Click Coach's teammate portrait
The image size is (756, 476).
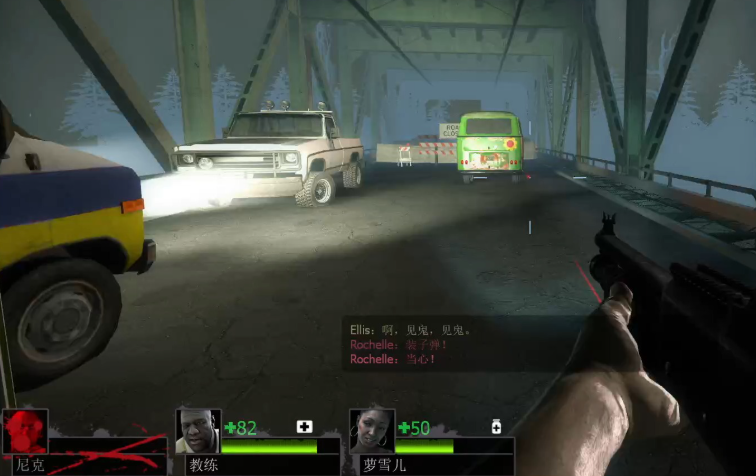click(x=197, y=431)
